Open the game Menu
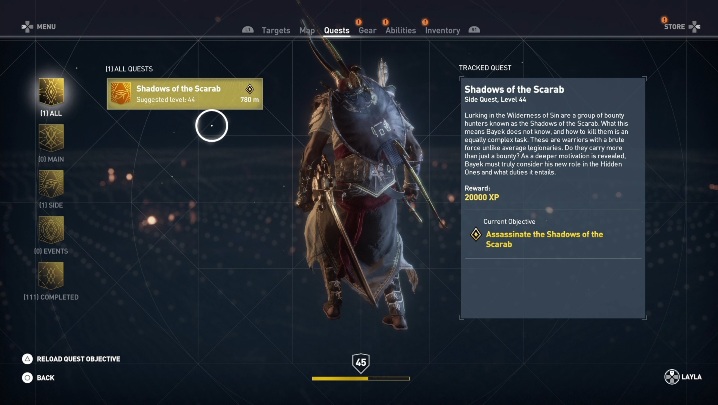This screenshot has height=405, width=718. tap(39, 27)
